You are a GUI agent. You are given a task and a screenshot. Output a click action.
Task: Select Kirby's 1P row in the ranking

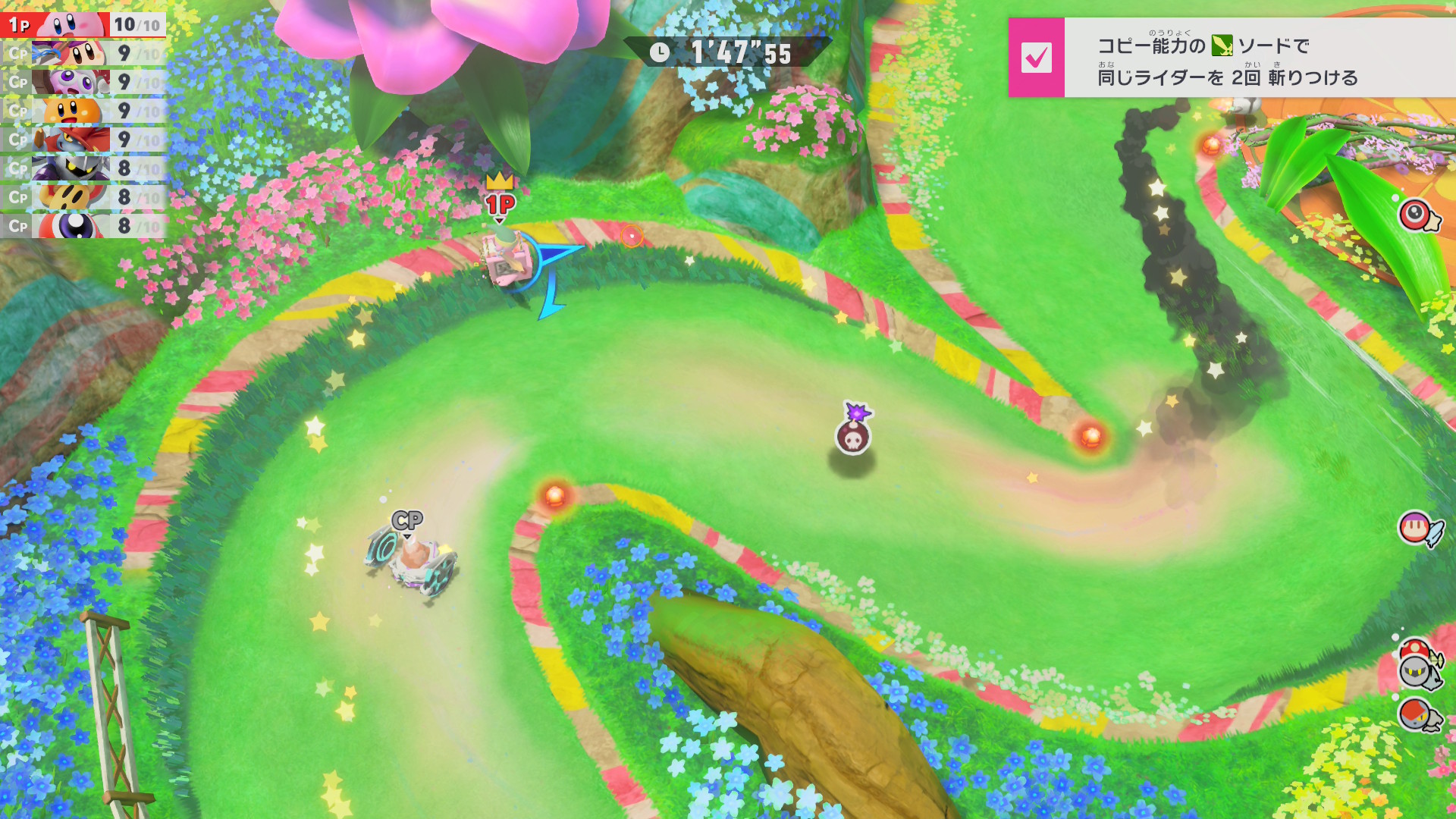pos(83,24)
